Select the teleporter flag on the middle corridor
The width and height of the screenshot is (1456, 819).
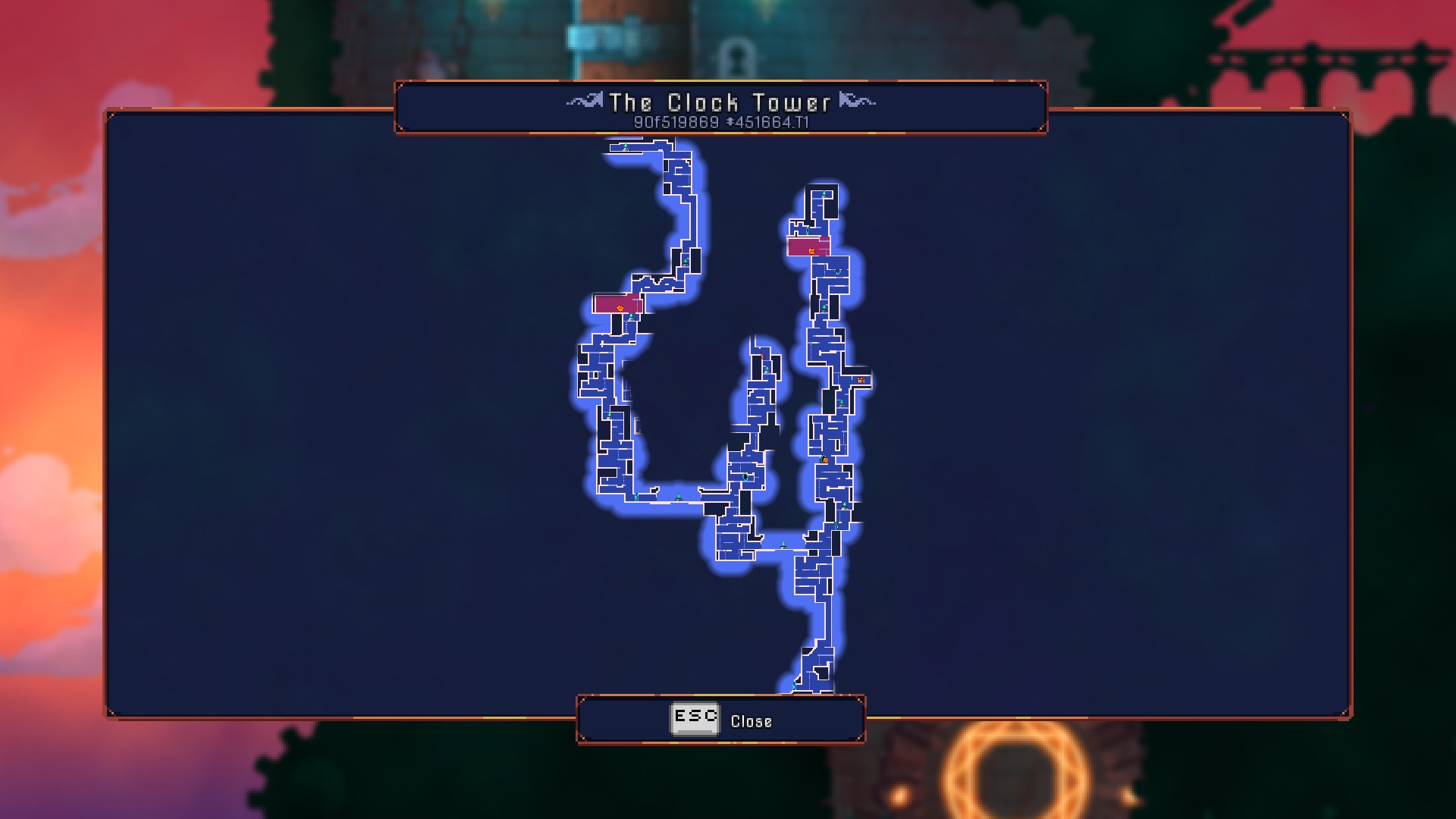point(678,498)
